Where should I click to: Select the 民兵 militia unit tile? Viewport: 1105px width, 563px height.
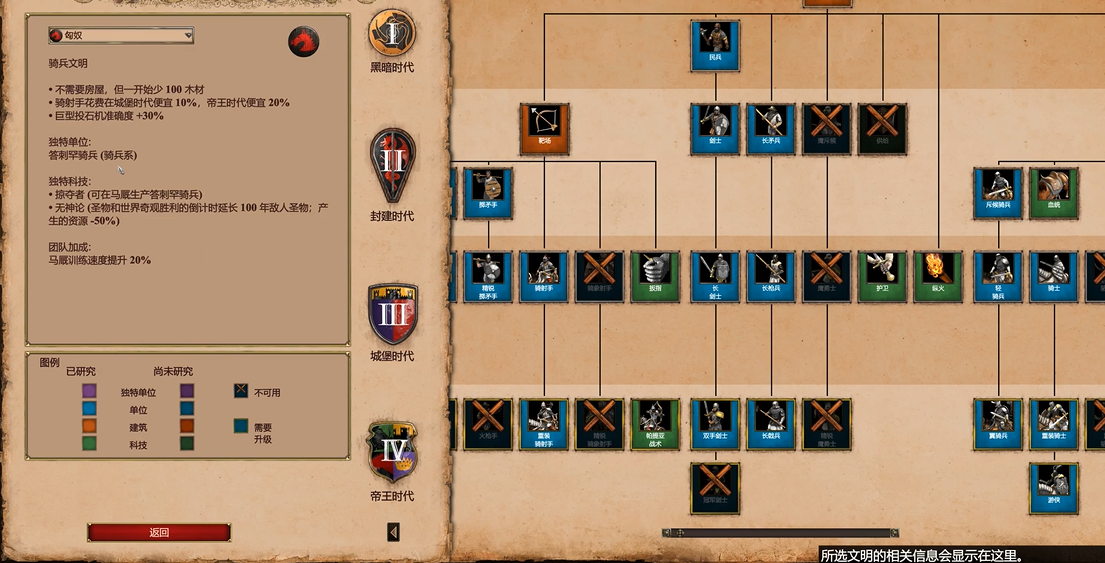tap(715, 45)
